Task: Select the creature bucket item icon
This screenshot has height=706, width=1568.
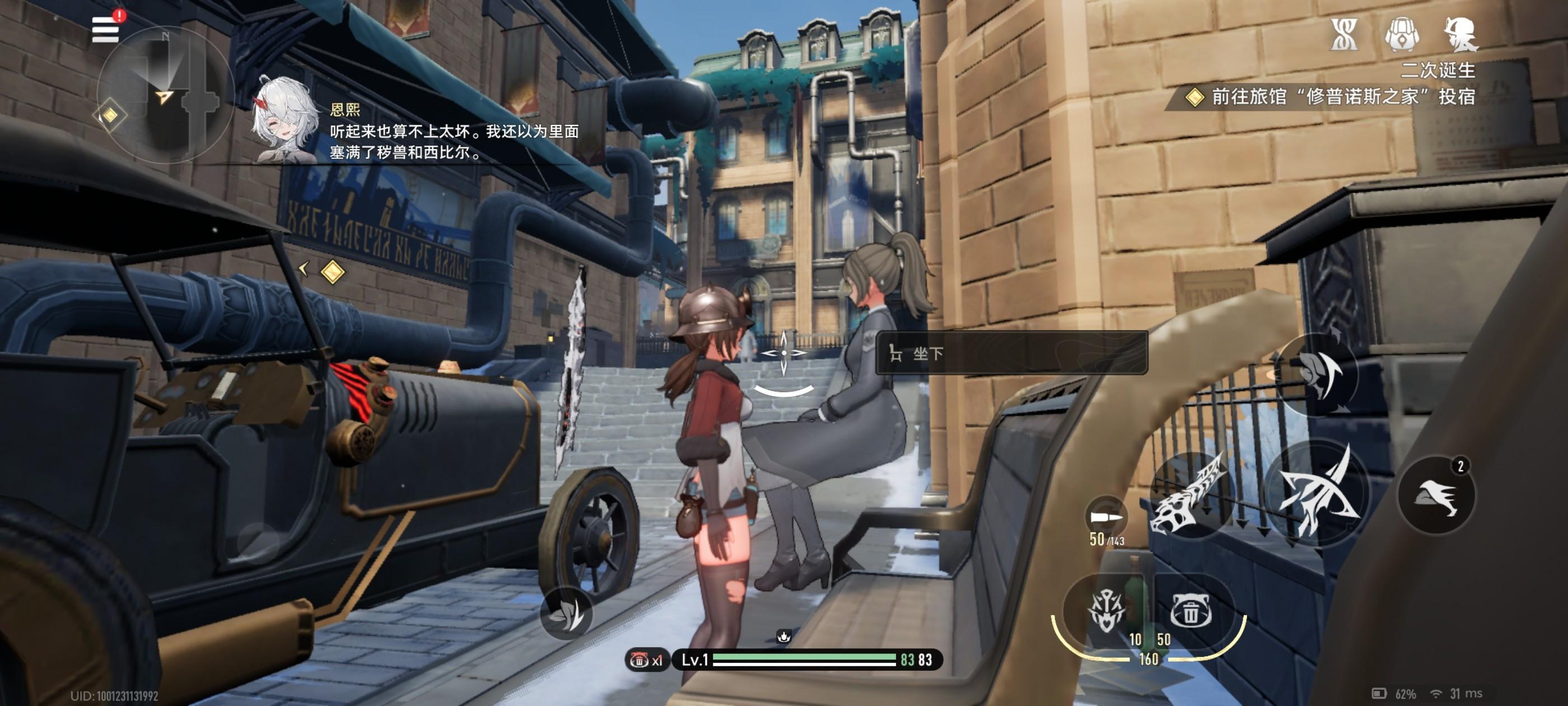Action: (1191, 610)
